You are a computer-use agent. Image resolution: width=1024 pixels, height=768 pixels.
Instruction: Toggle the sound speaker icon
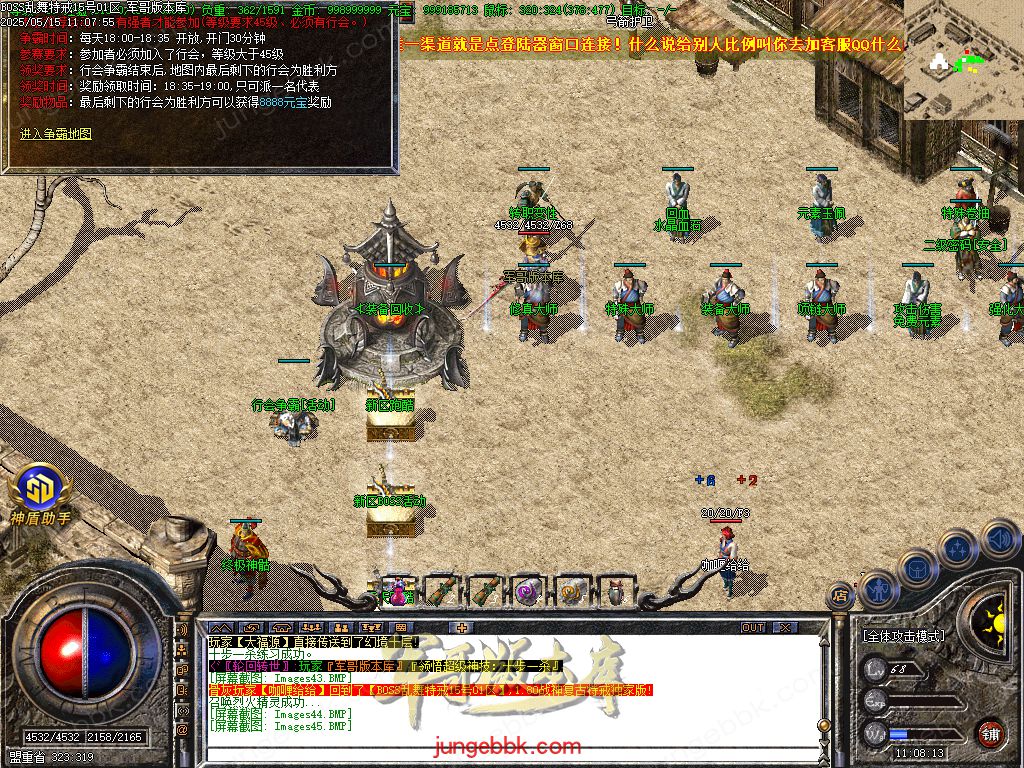coord(999,538)
